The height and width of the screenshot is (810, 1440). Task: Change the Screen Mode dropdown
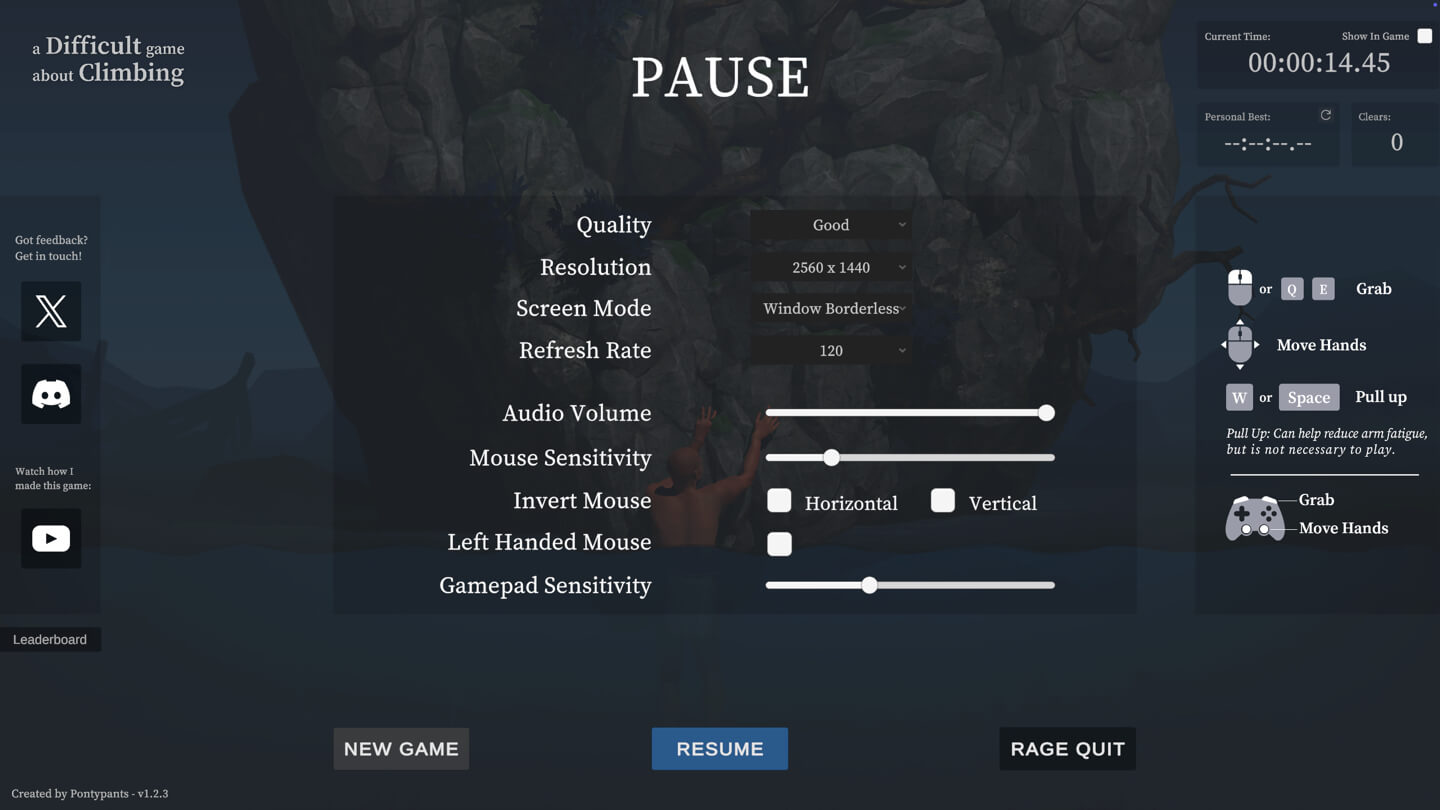coord(831,309)
